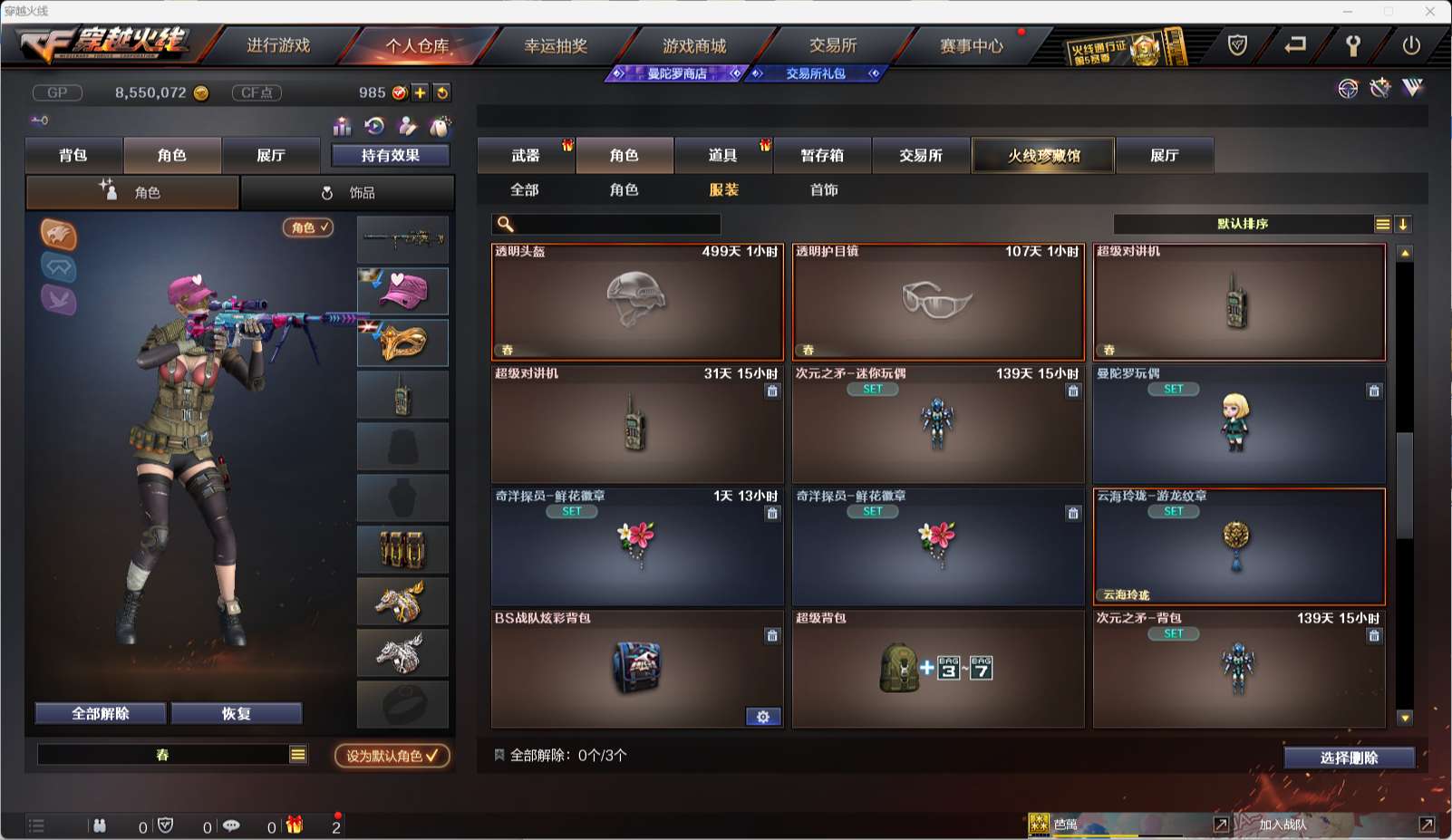Open the character stats bar-chart icon

[343, 126]
